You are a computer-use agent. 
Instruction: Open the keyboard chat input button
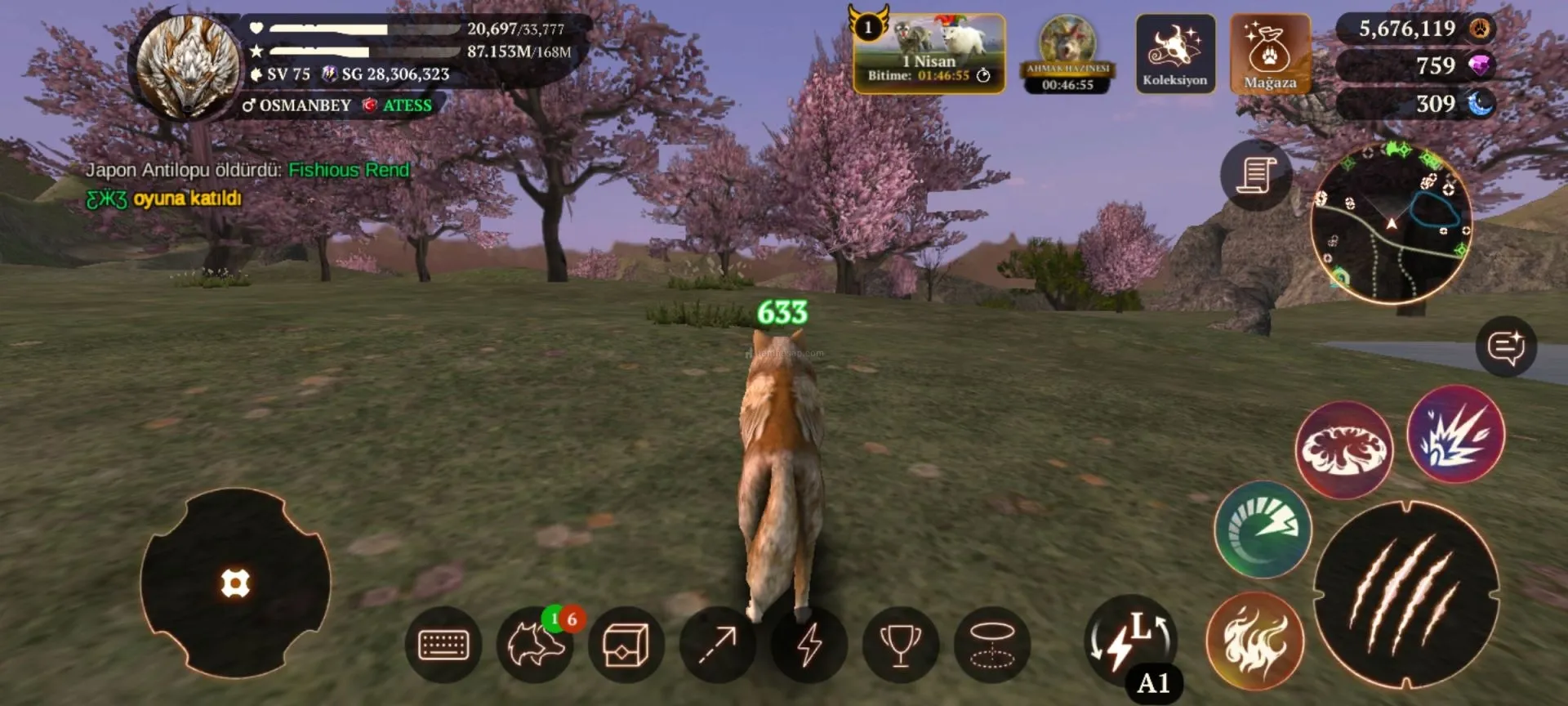(x=443, y=645)
